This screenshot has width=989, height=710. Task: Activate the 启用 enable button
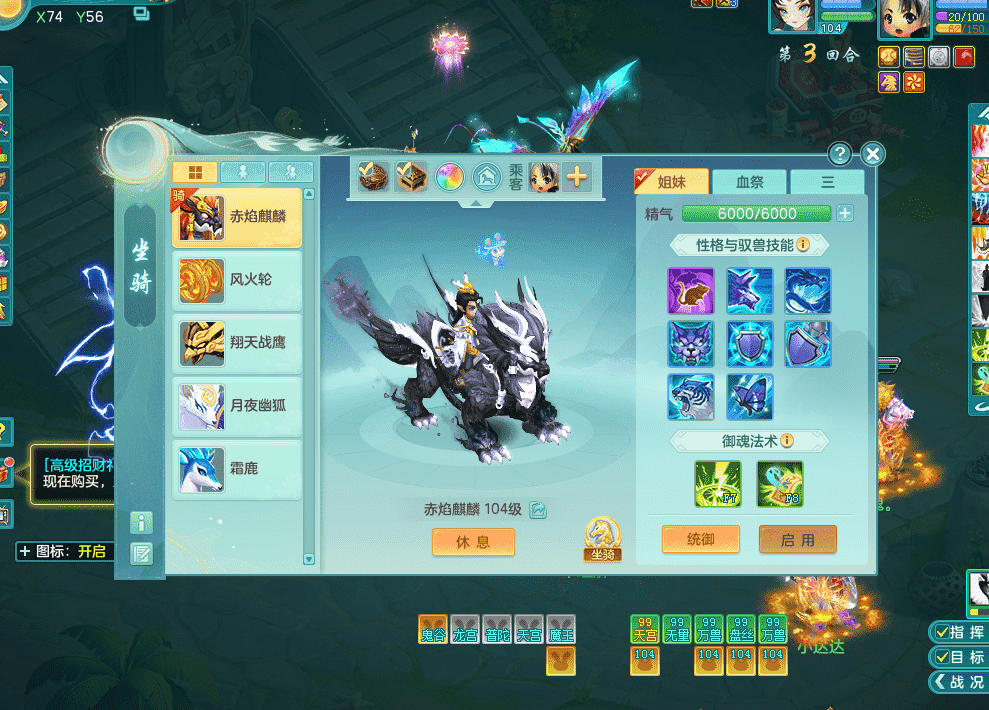[x=797, y=540]
